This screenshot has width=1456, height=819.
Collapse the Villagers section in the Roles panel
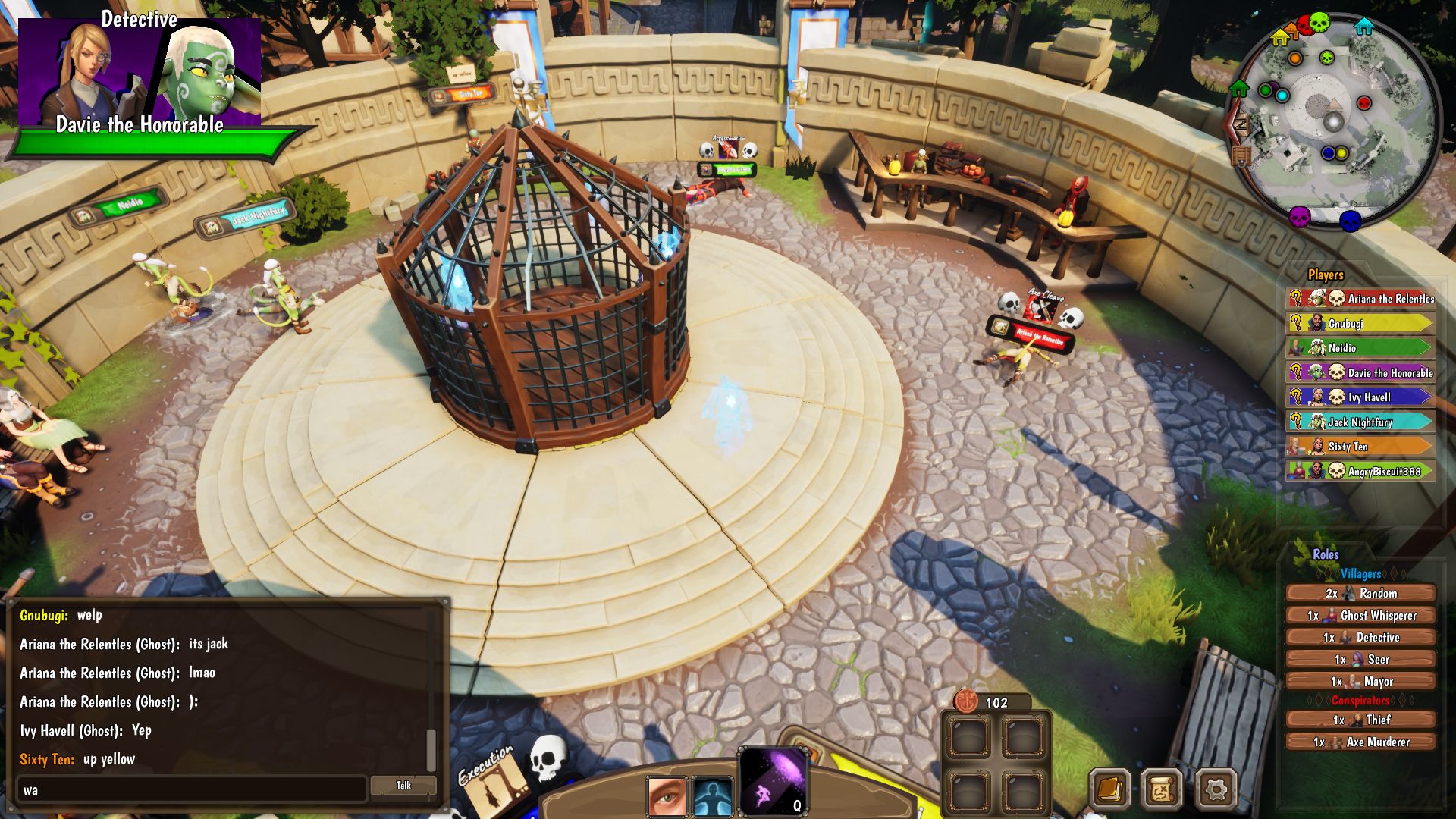tap(1360, 575)
